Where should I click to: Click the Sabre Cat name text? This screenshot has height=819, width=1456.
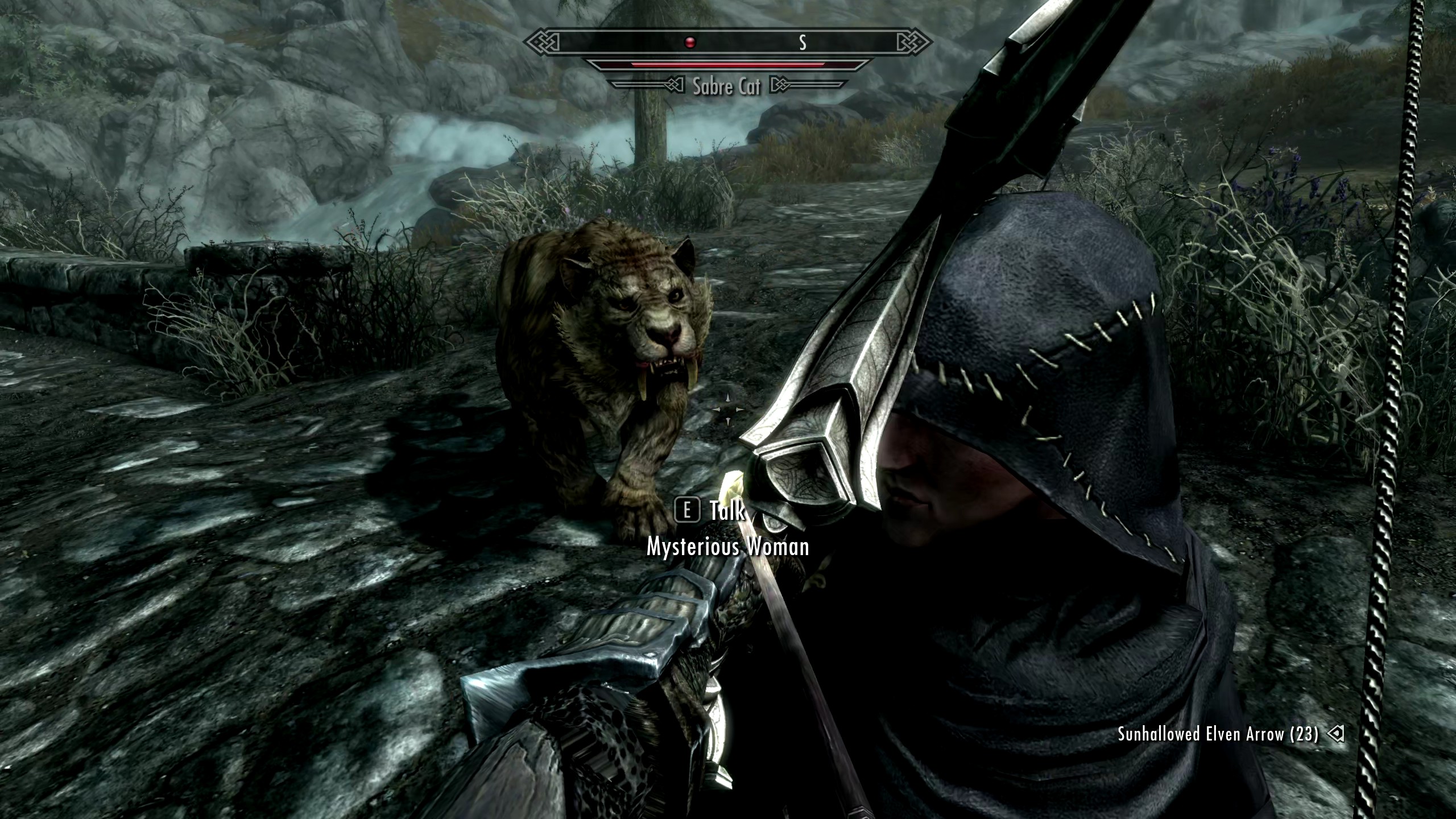point(727,86)
